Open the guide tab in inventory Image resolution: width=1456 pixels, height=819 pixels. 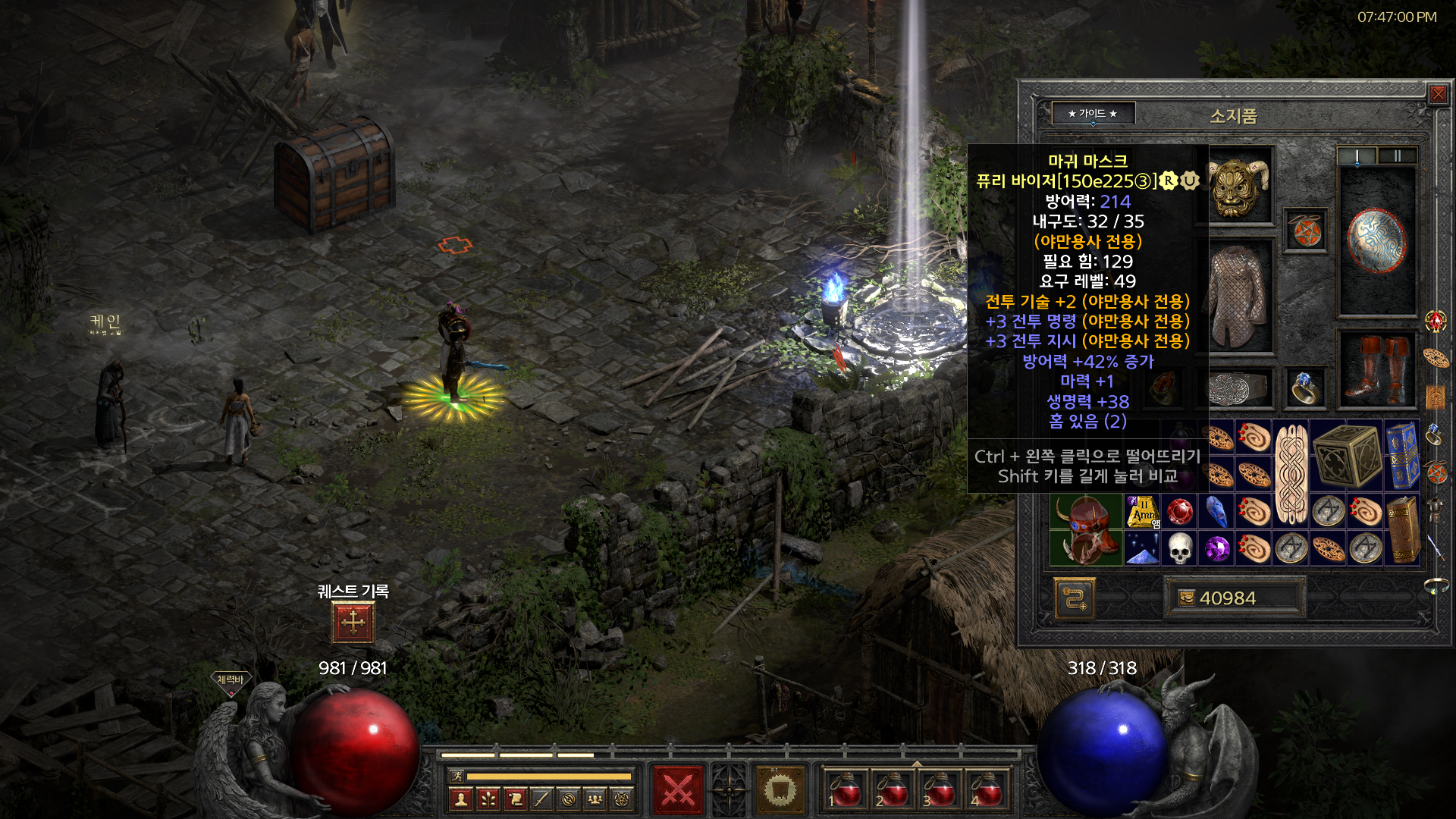tap(1093, 114)
